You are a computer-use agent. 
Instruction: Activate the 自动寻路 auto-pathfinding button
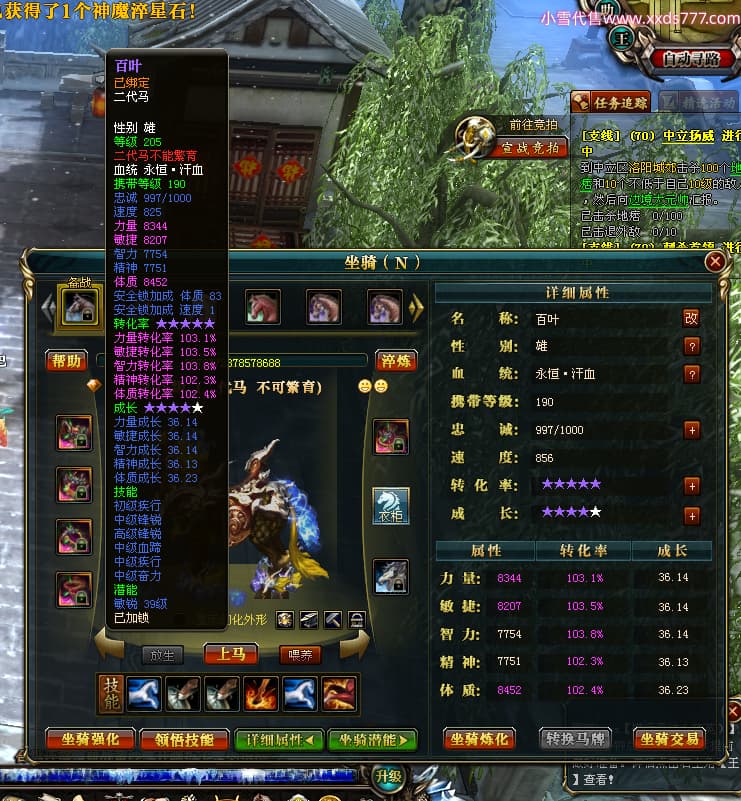(692, 59)
